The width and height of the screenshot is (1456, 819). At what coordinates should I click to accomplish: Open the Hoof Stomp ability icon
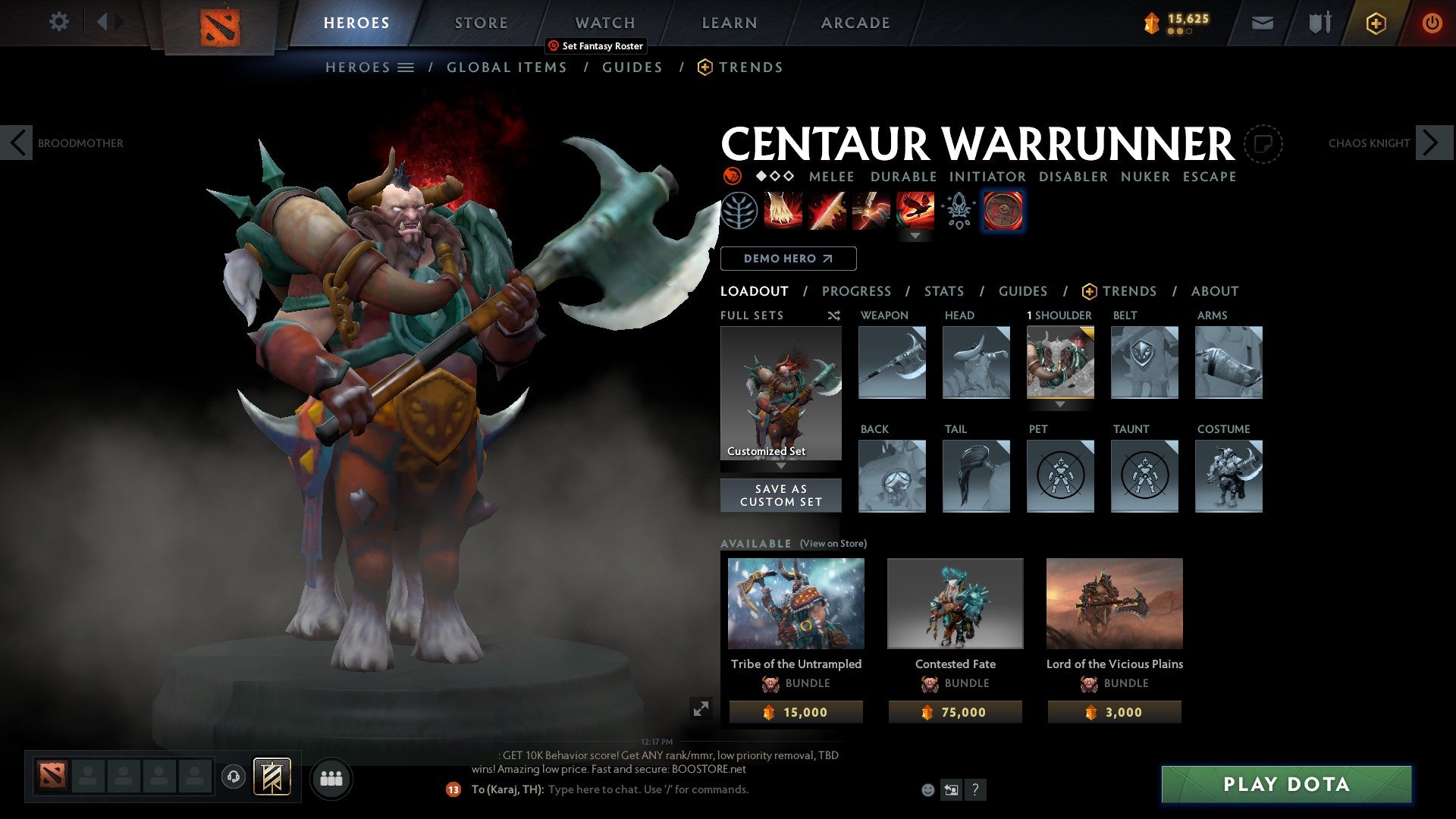pyautogui.click(x=782, y=212)
